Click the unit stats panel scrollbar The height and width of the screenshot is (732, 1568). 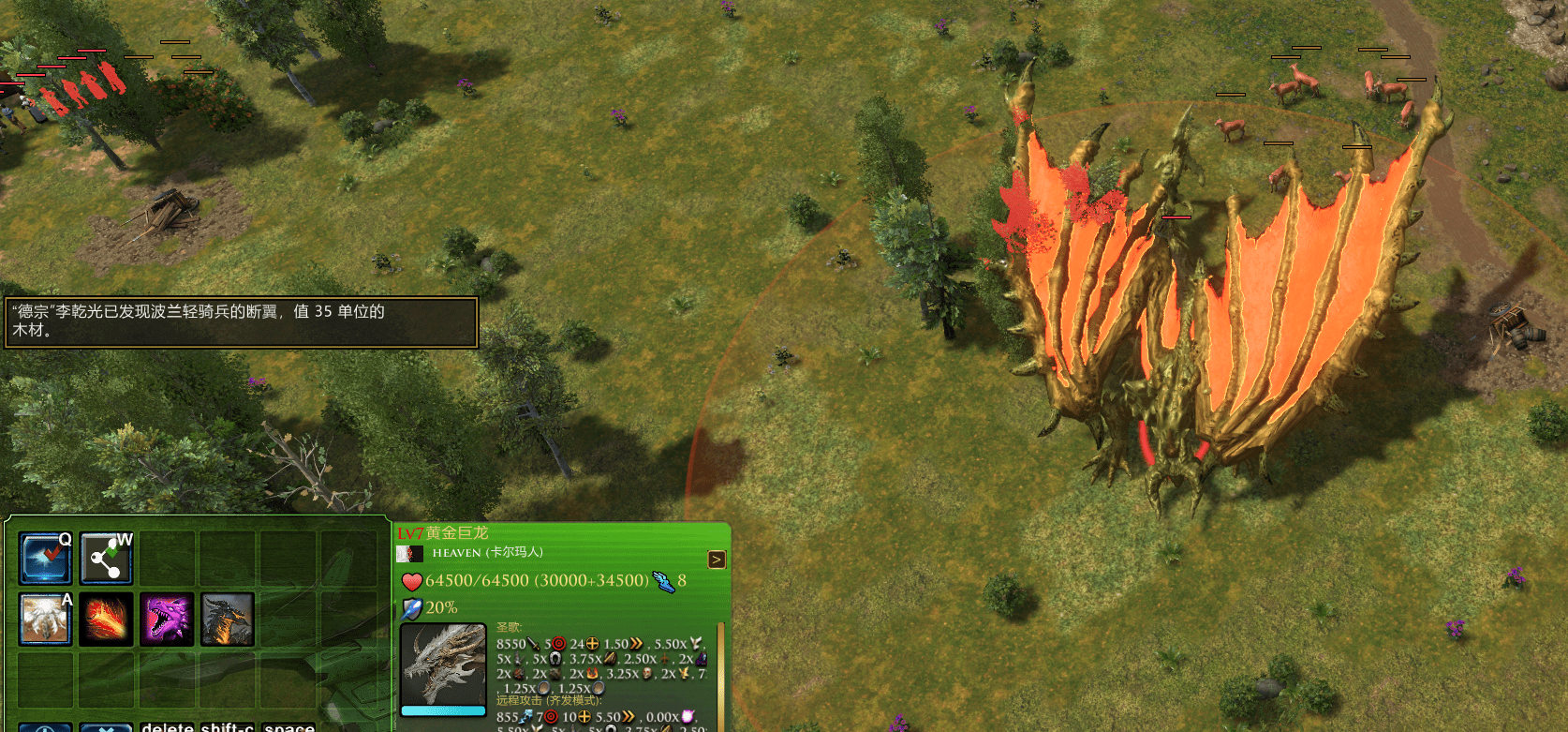[x=720, y=675]
